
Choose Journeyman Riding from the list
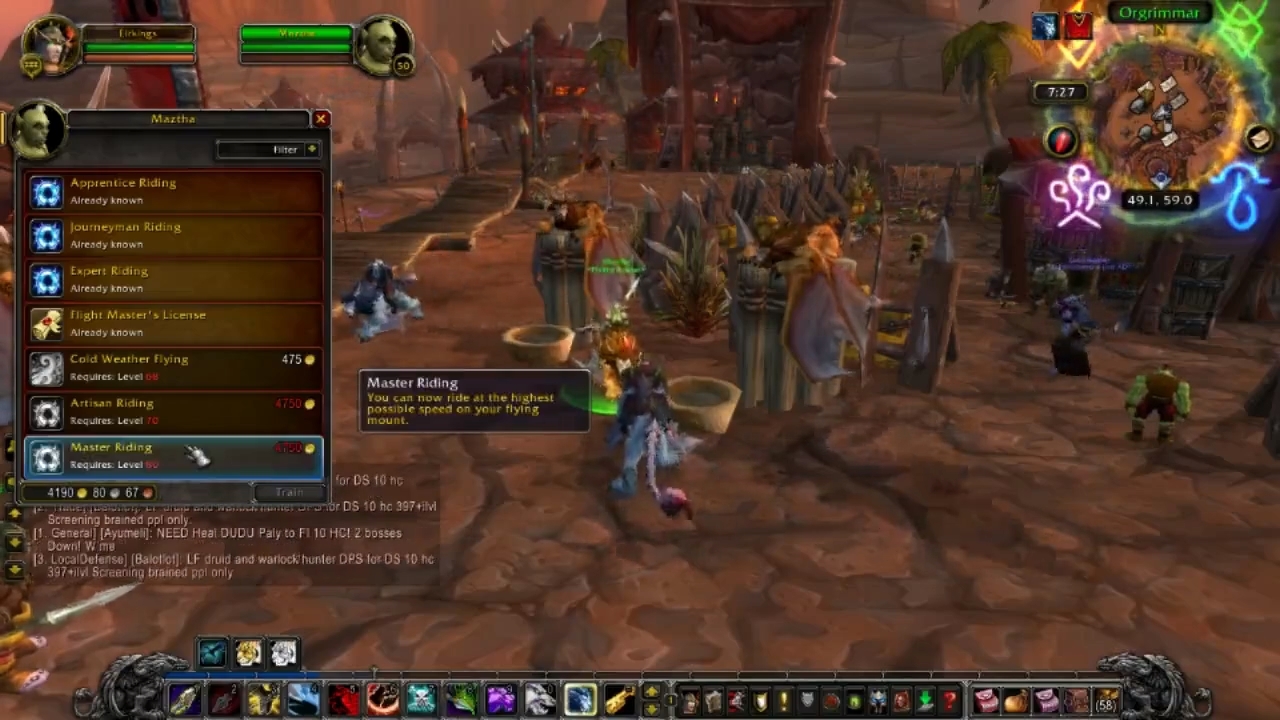click(174, 235)
